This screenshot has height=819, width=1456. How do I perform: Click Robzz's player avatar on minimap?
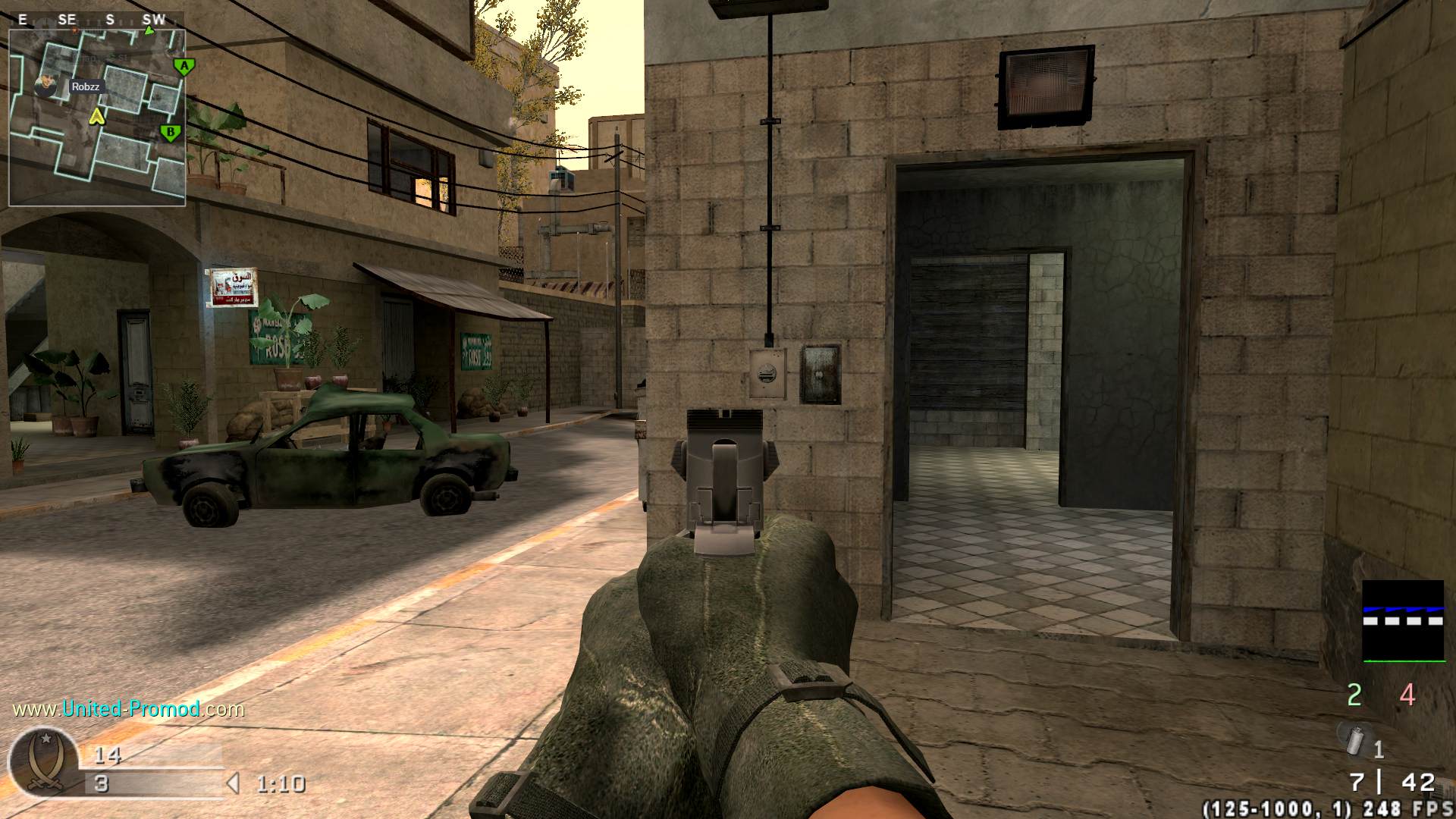(x=47, y=86)
